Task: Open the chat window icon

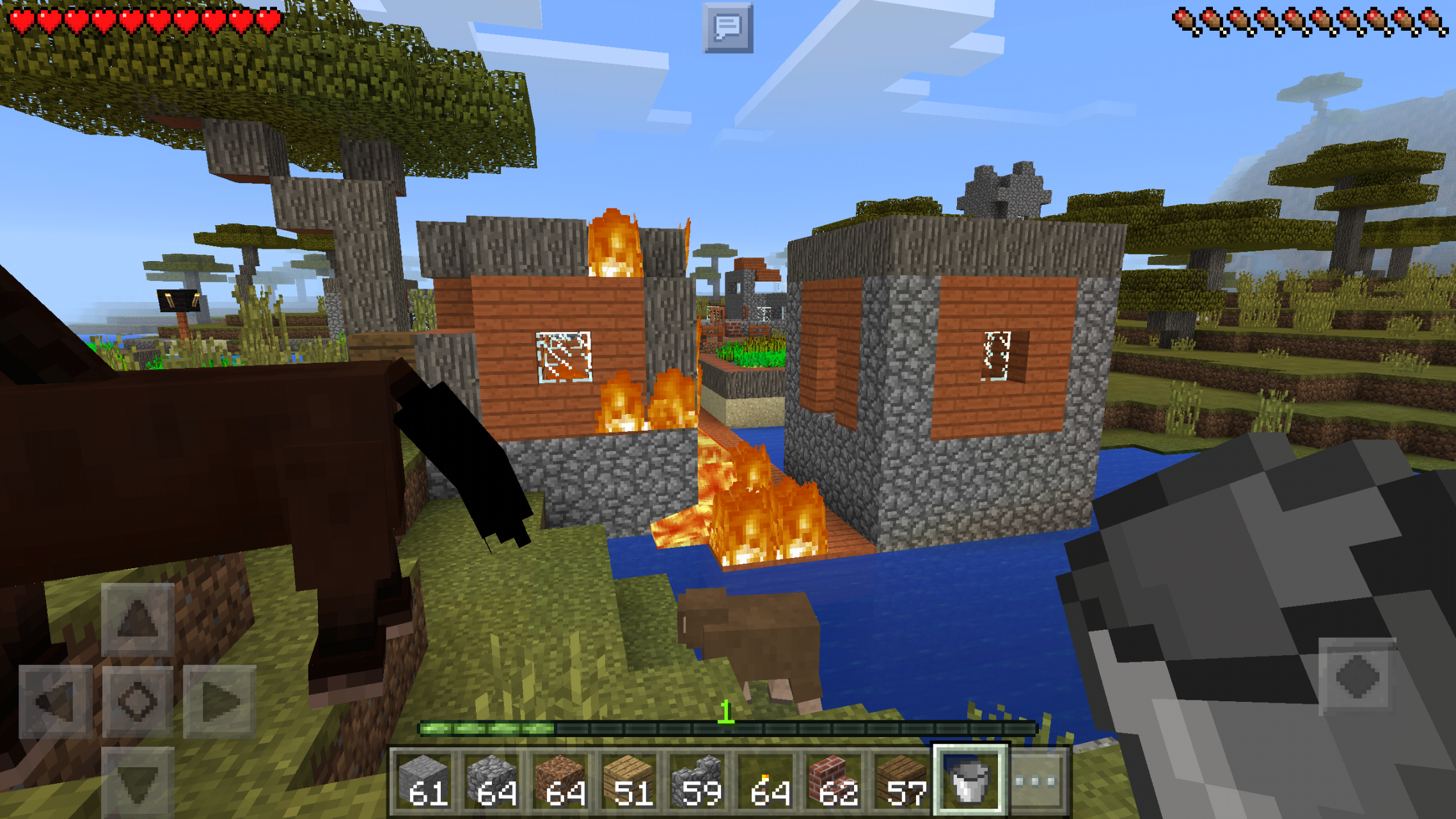Action: pos(727,28)
